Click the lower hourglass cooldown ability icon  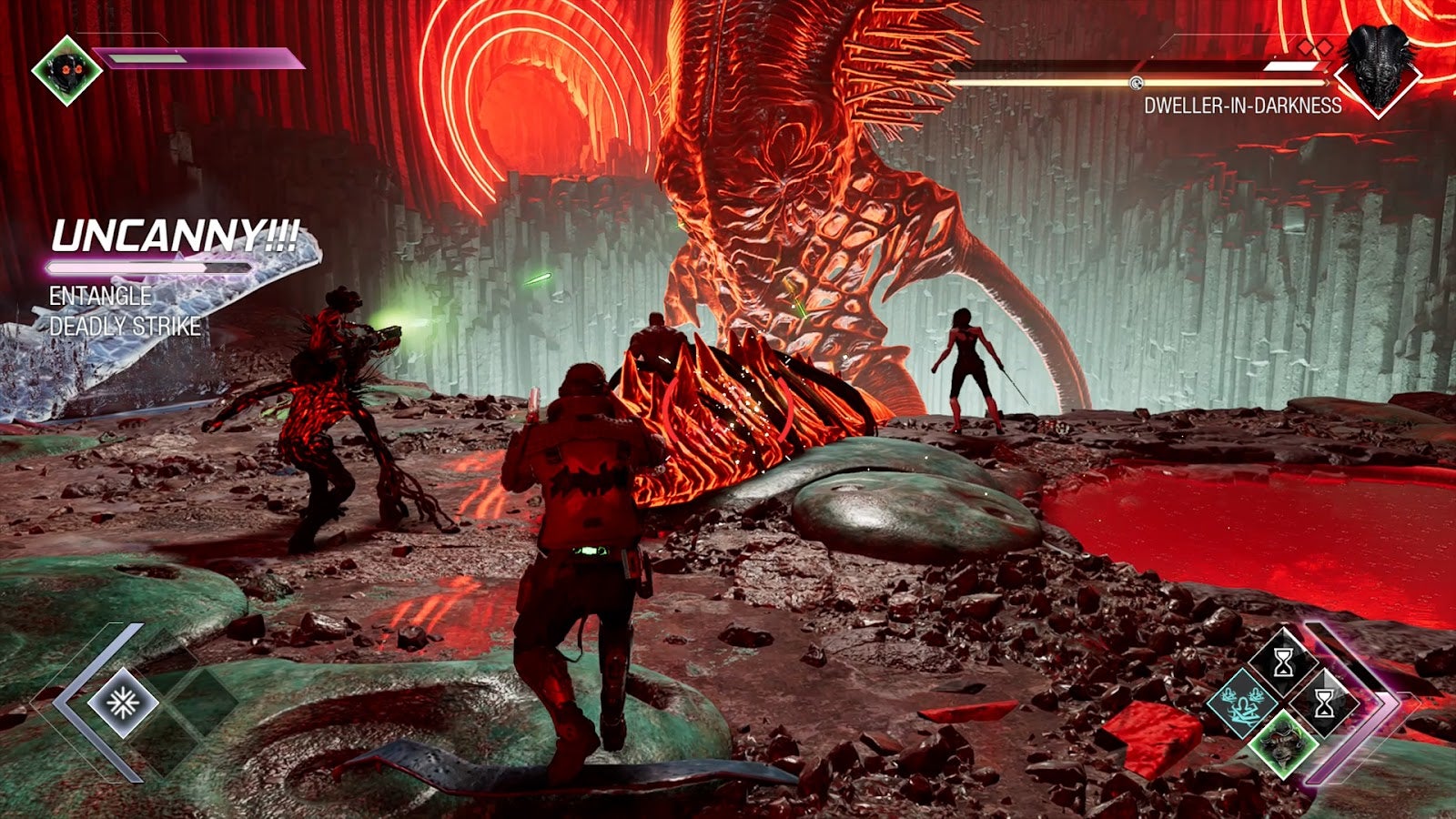point(1324,703)
